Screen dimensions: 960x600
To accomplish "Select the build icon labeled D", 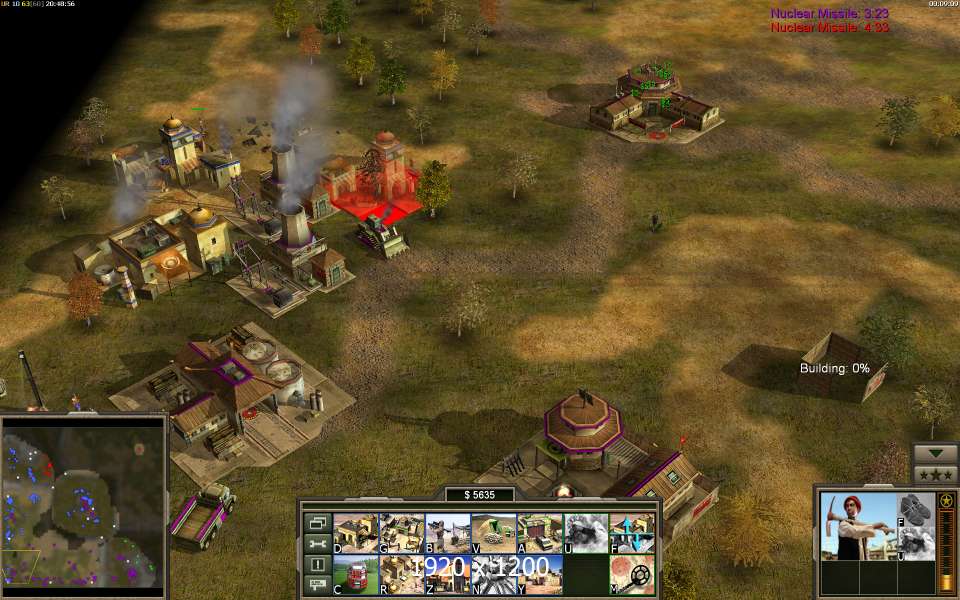I will coord(356,534).
